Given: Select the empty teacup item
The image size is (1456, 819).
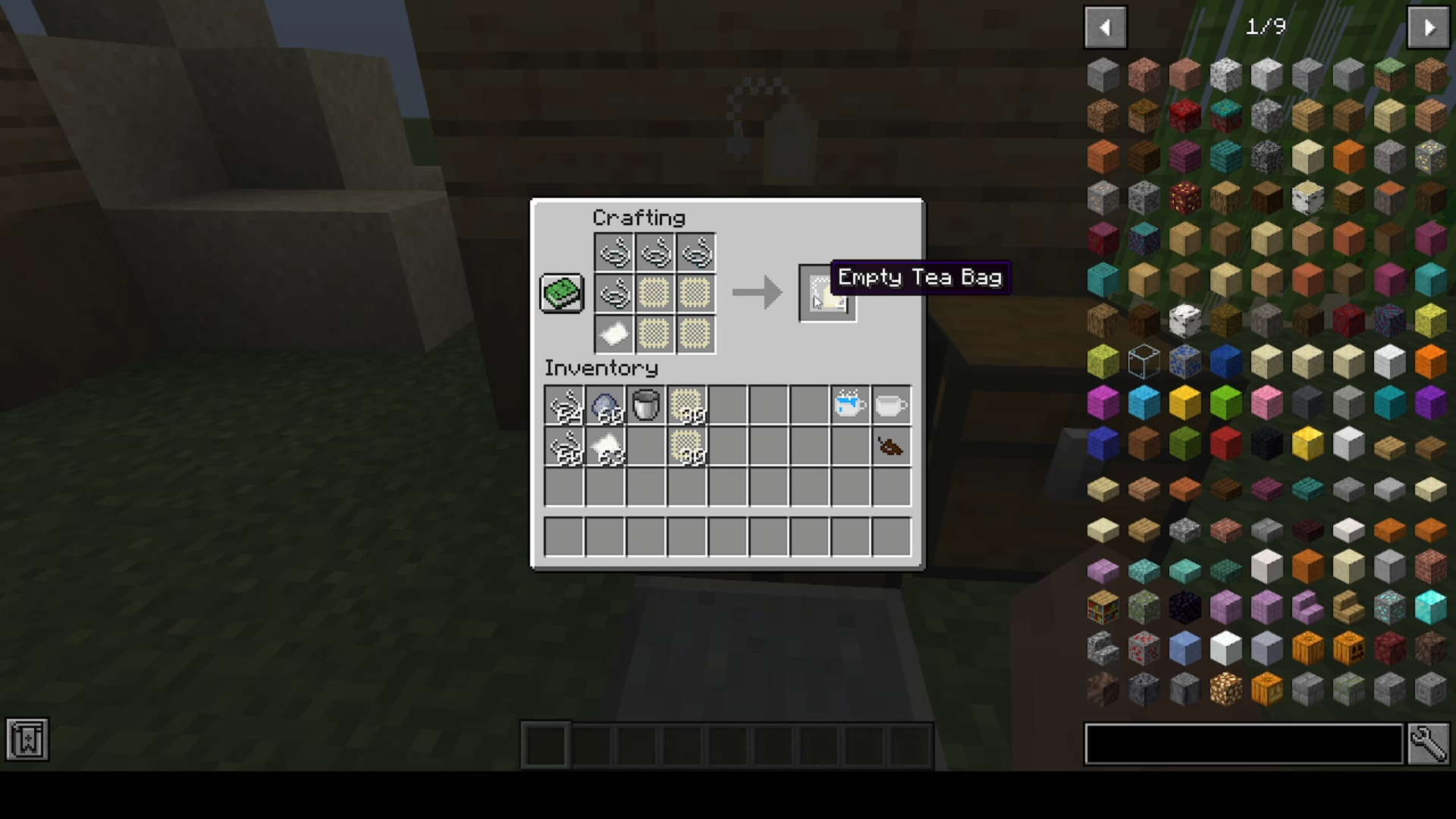Looking at the screenshot, I should point(890,406).
